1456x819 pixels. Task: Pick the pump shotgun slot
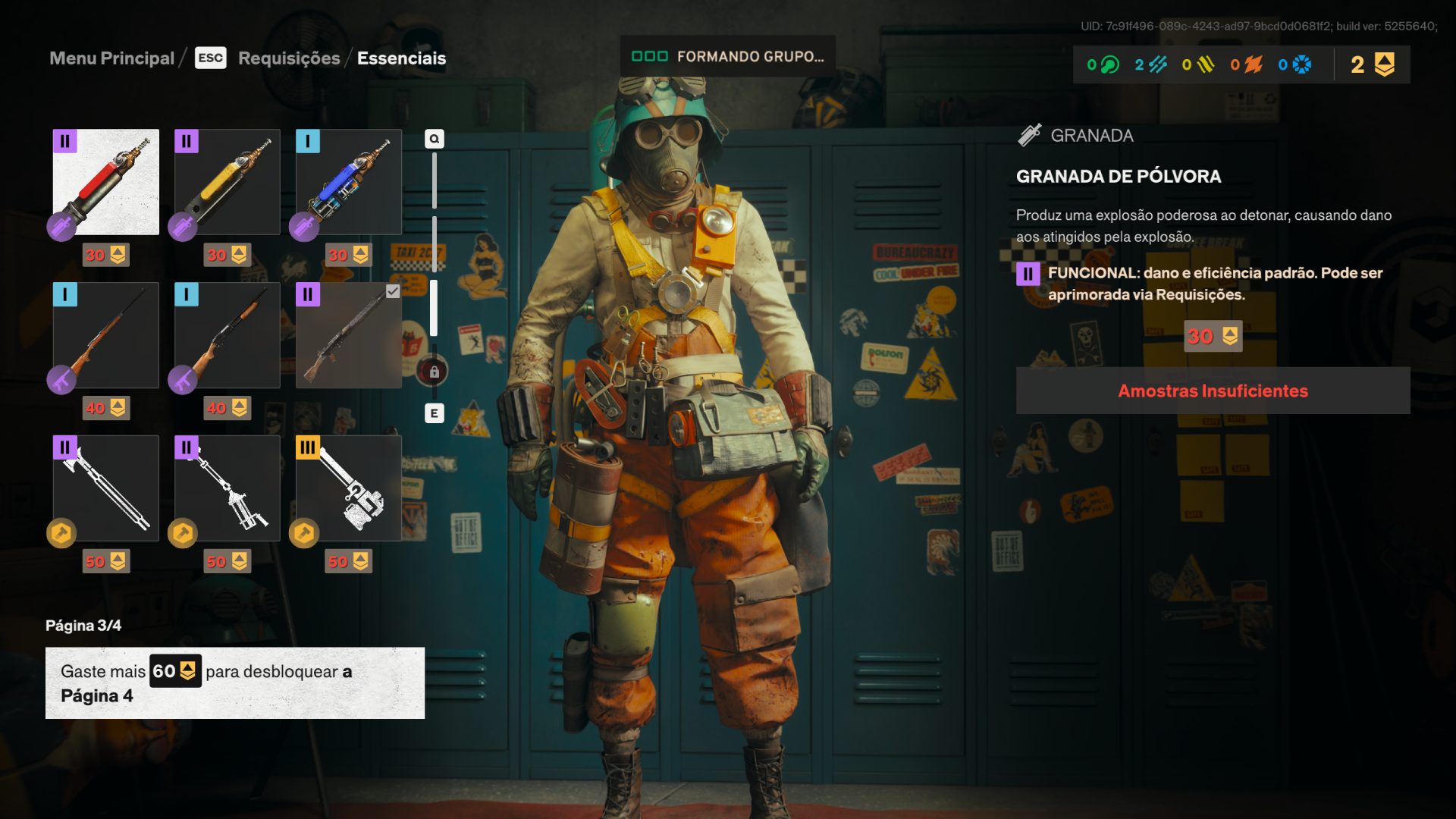pos(227,335)
